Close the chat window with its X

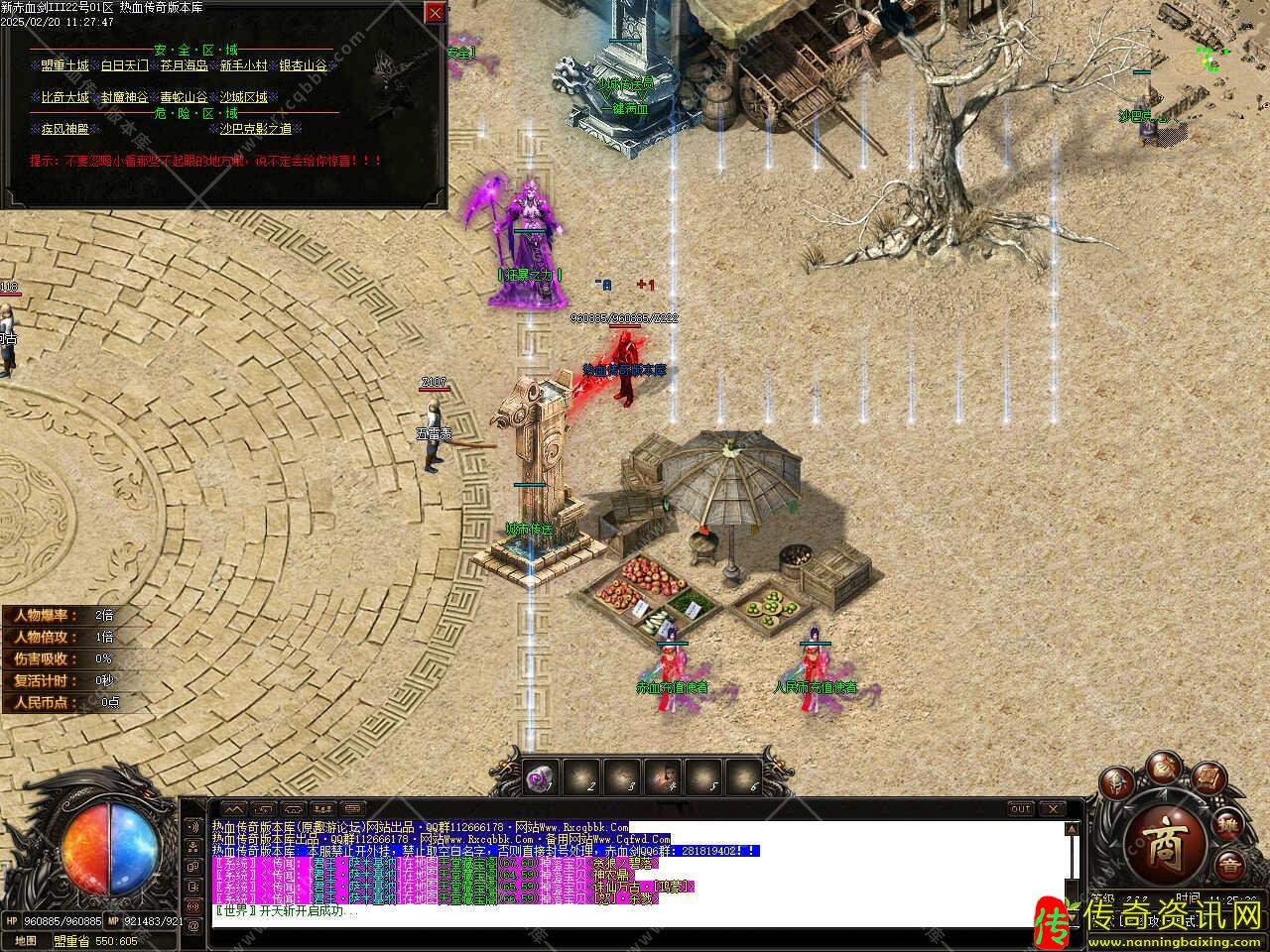click(1052, 809)
